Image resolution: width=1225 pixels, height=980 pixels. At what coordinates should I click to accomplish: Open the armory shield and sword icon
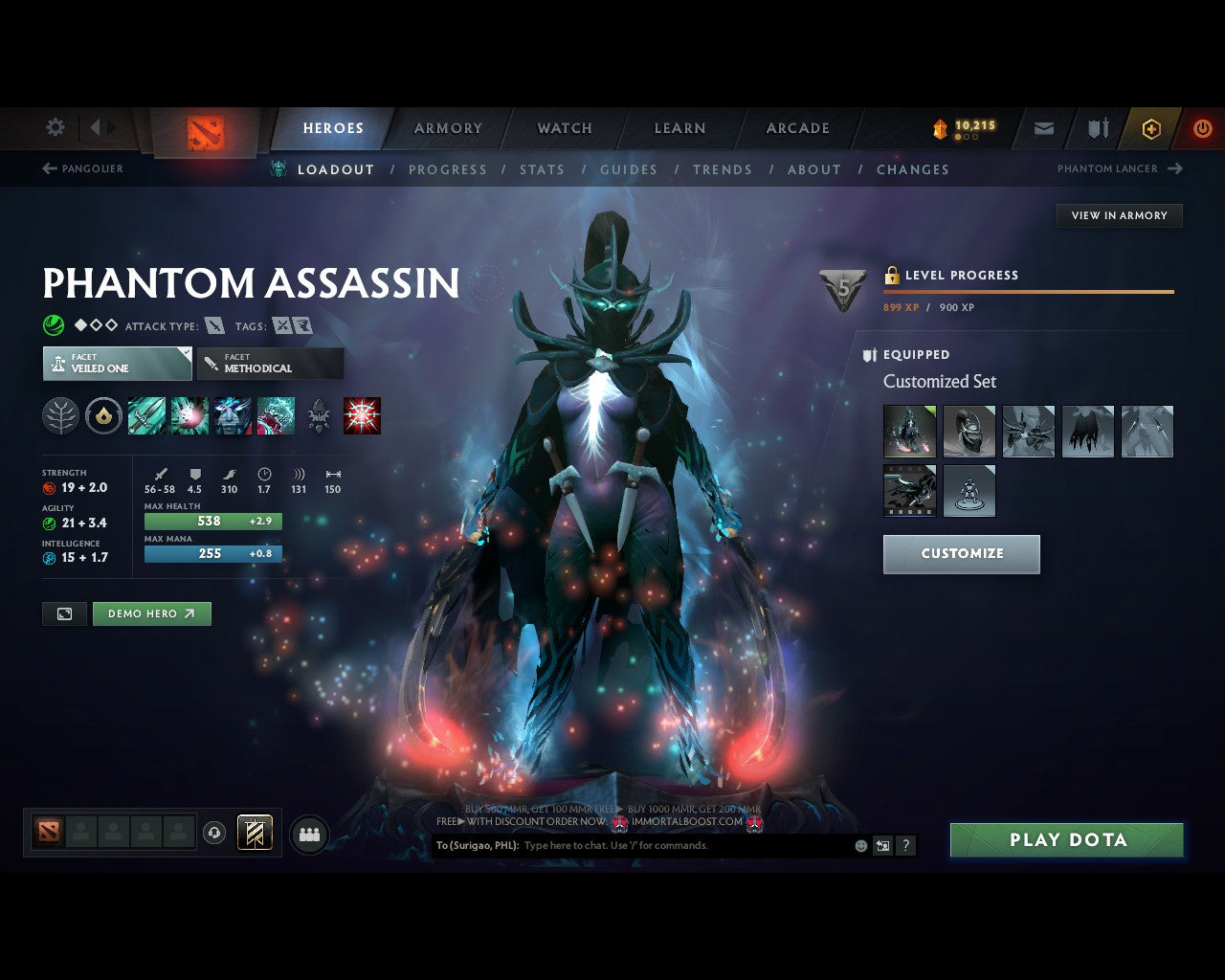click(1096, 127)
